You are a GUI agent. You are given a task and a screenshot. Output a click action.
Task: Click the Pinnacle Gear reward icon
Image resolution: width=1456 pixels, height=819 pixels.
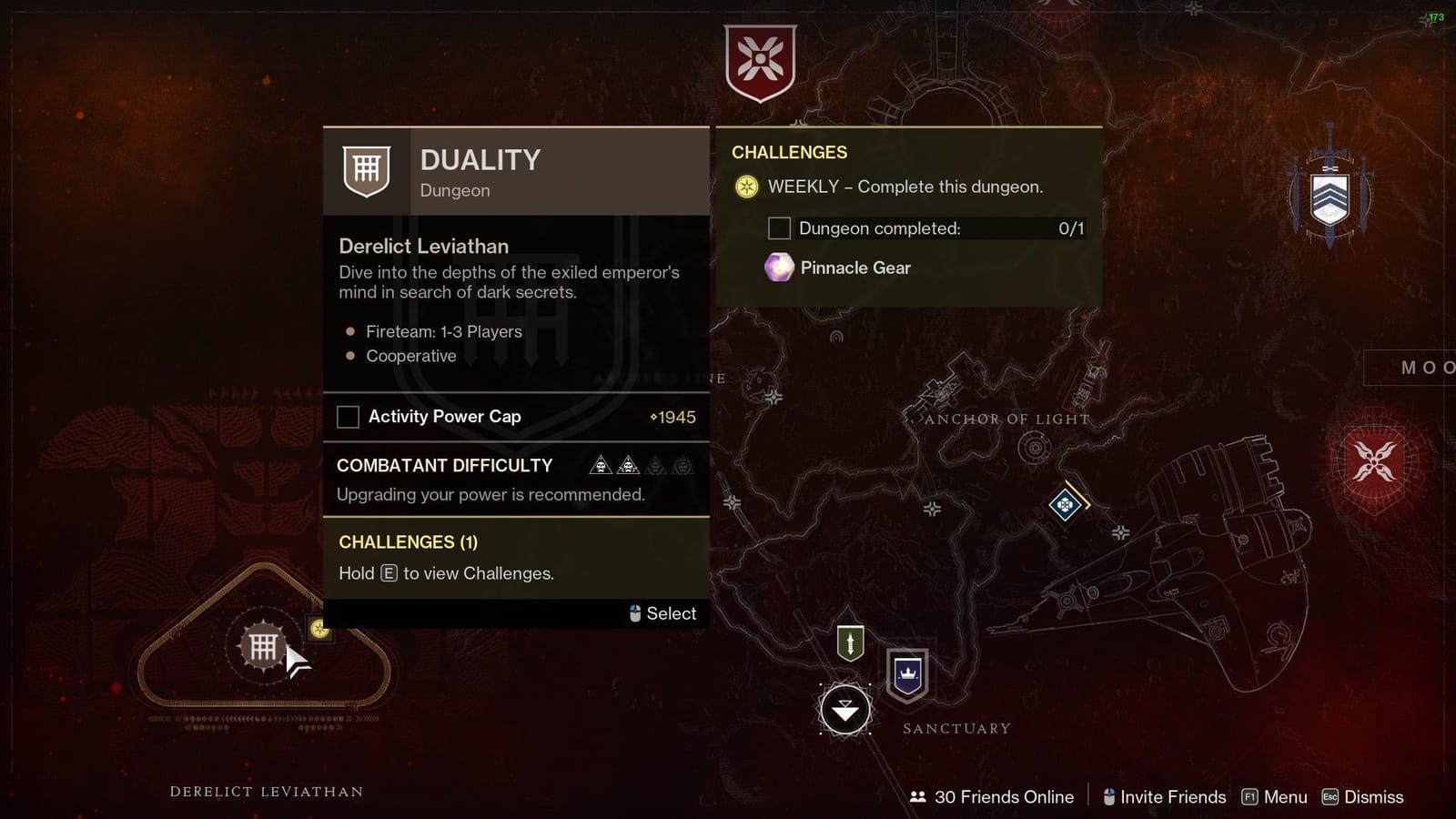pos(778,268)
